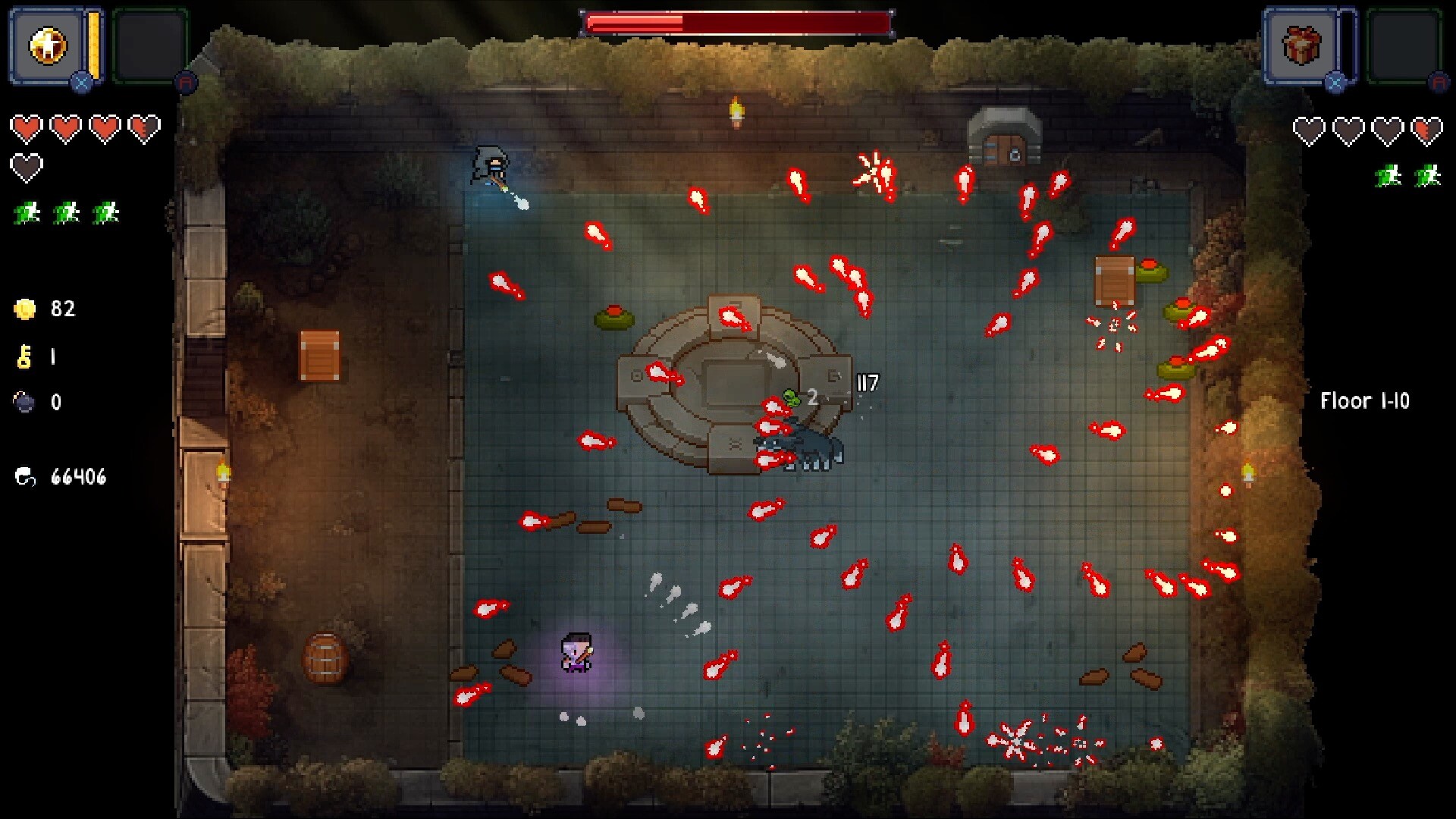
Task: Click the red heart on the far-right health row
Action: click(x=1426, y=129)
